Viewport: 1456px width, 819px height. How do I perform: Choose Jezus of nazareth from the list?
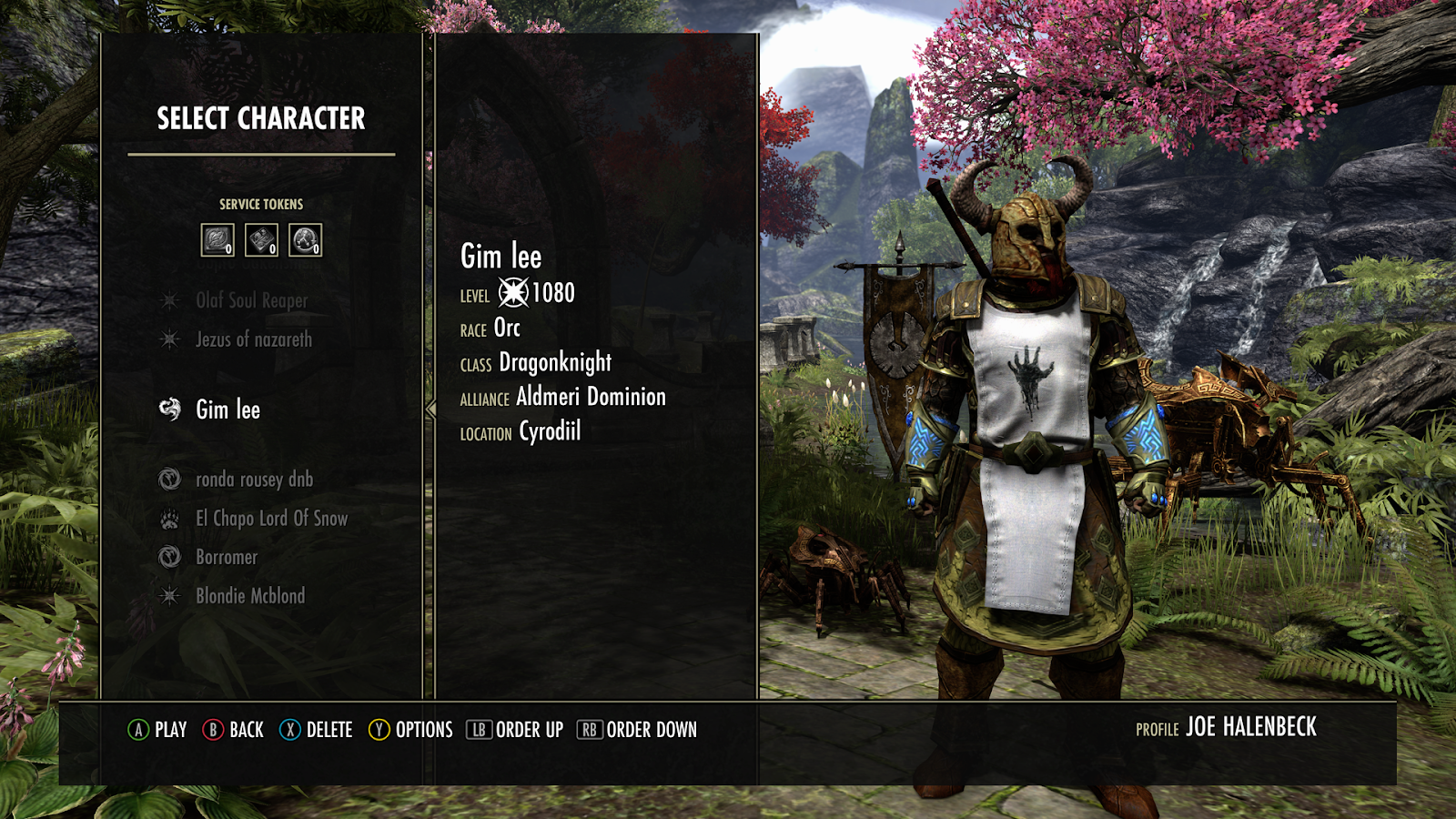(253, 339)
